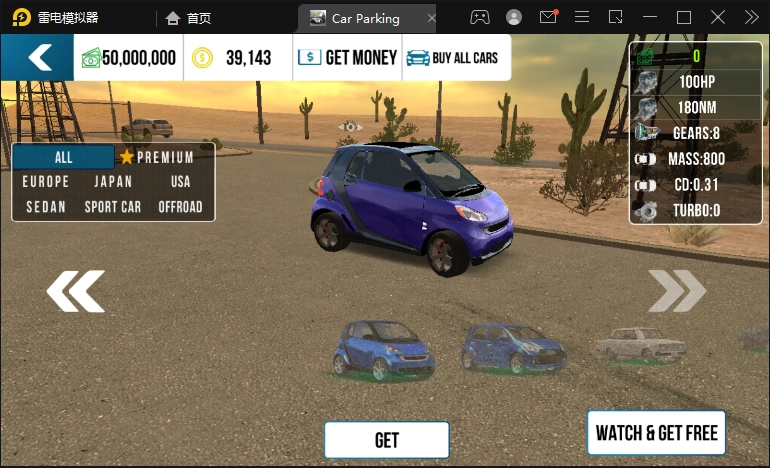The width and height of the screenshot is (770, 468).
Task: Show previous cars with left double arrow
Action: click(75, 291)
